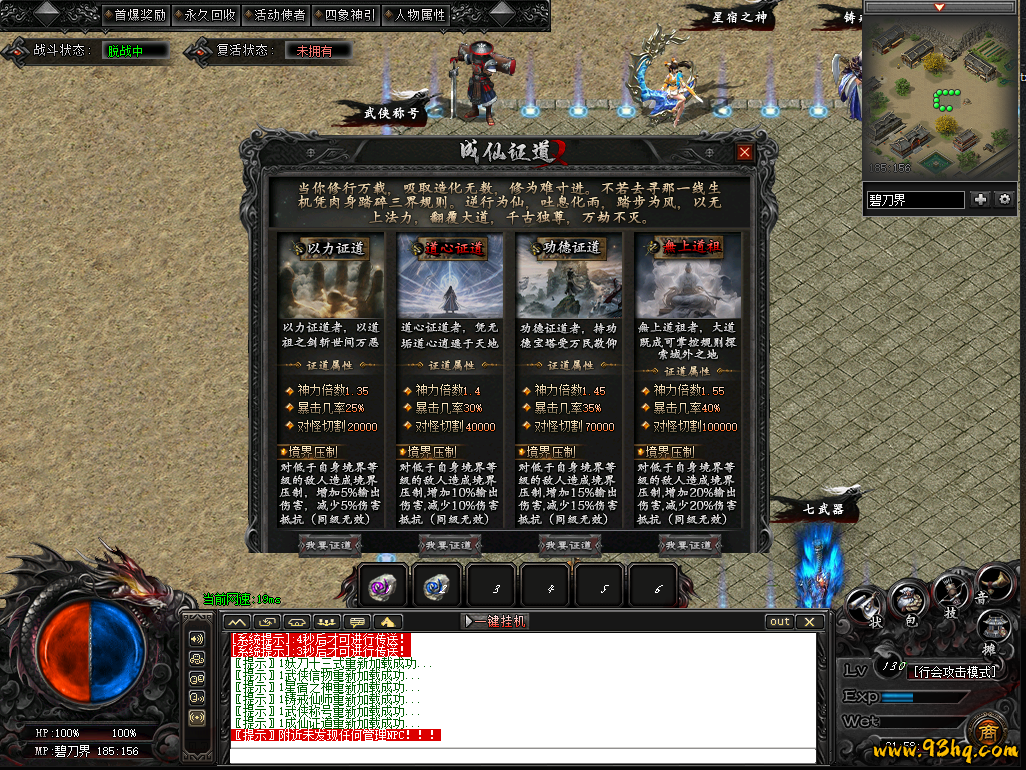Confirm 我要证道 under 以力证道
Image resolution: width=1026 pixels, height=770 pixels.
click(x=329, y=545)
